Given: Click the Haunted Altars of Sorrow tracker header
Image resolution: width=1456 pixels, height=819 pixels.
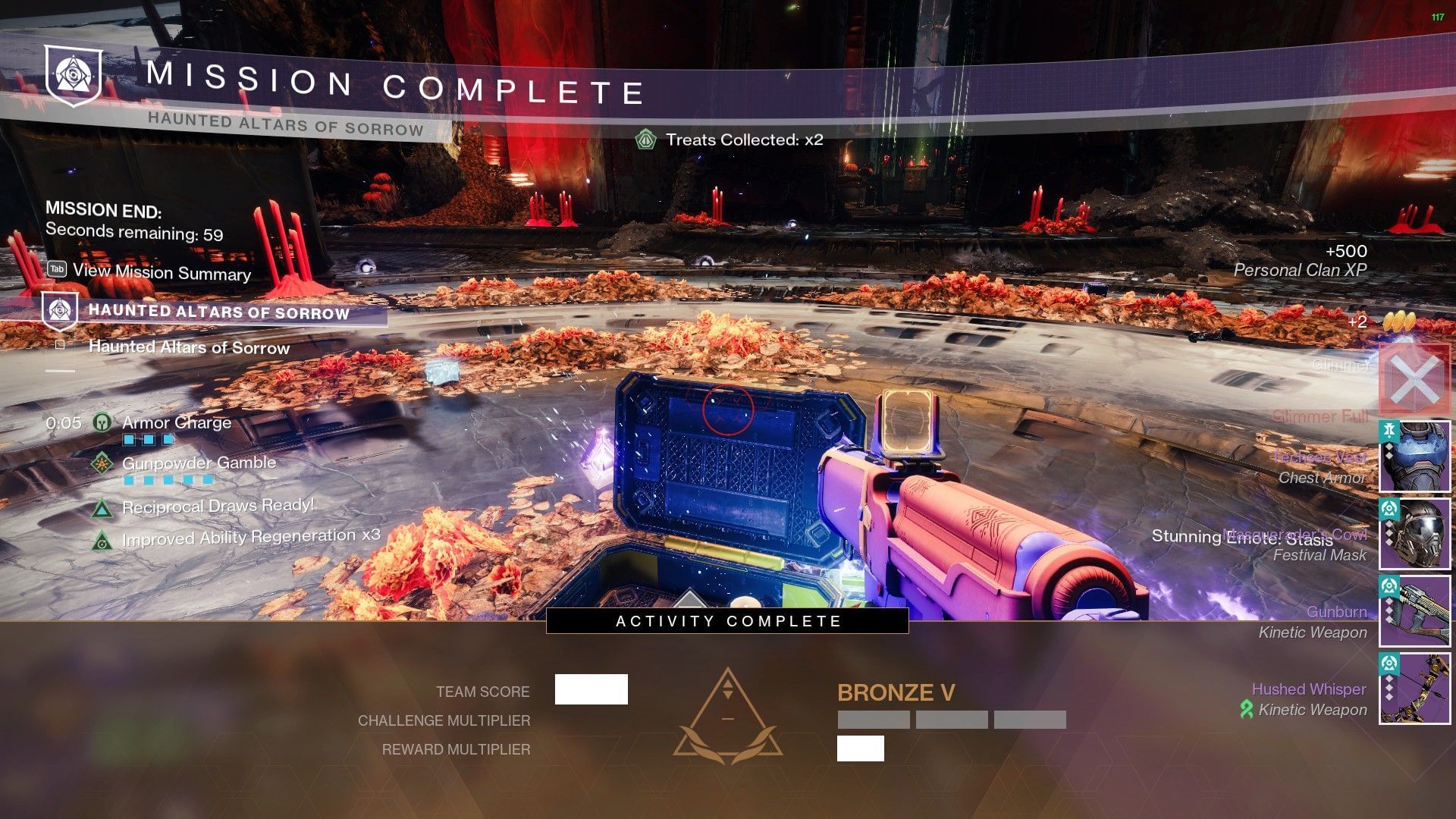Looking at the screenshot, I should coord(218,312).
